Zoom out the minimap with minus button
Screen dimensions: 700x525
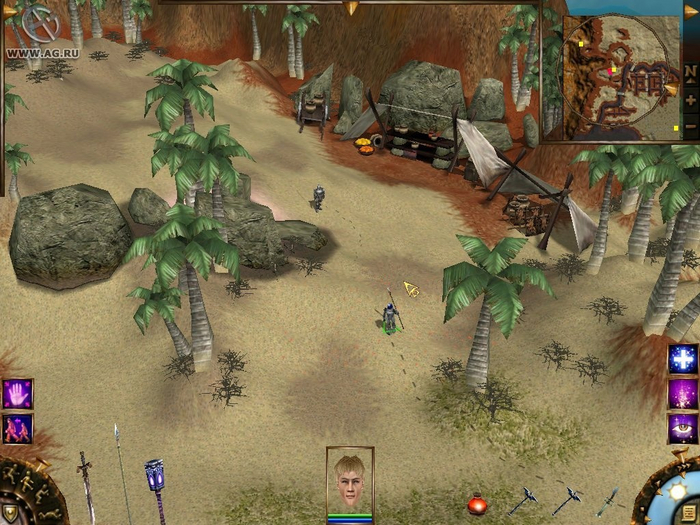tap(690, 127)
